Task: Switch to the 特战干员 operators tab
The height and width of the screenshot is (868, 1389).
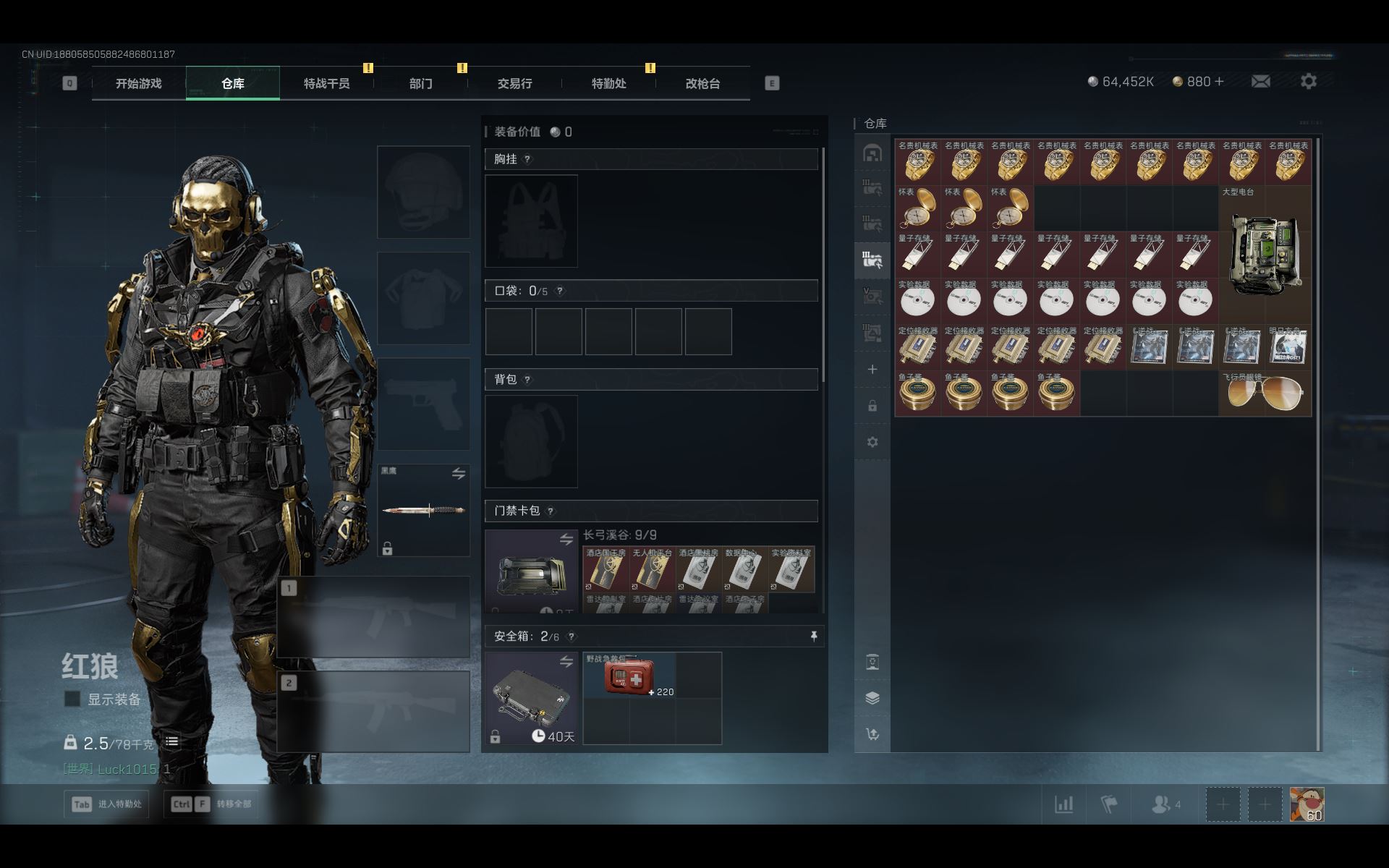Action: 326,84
